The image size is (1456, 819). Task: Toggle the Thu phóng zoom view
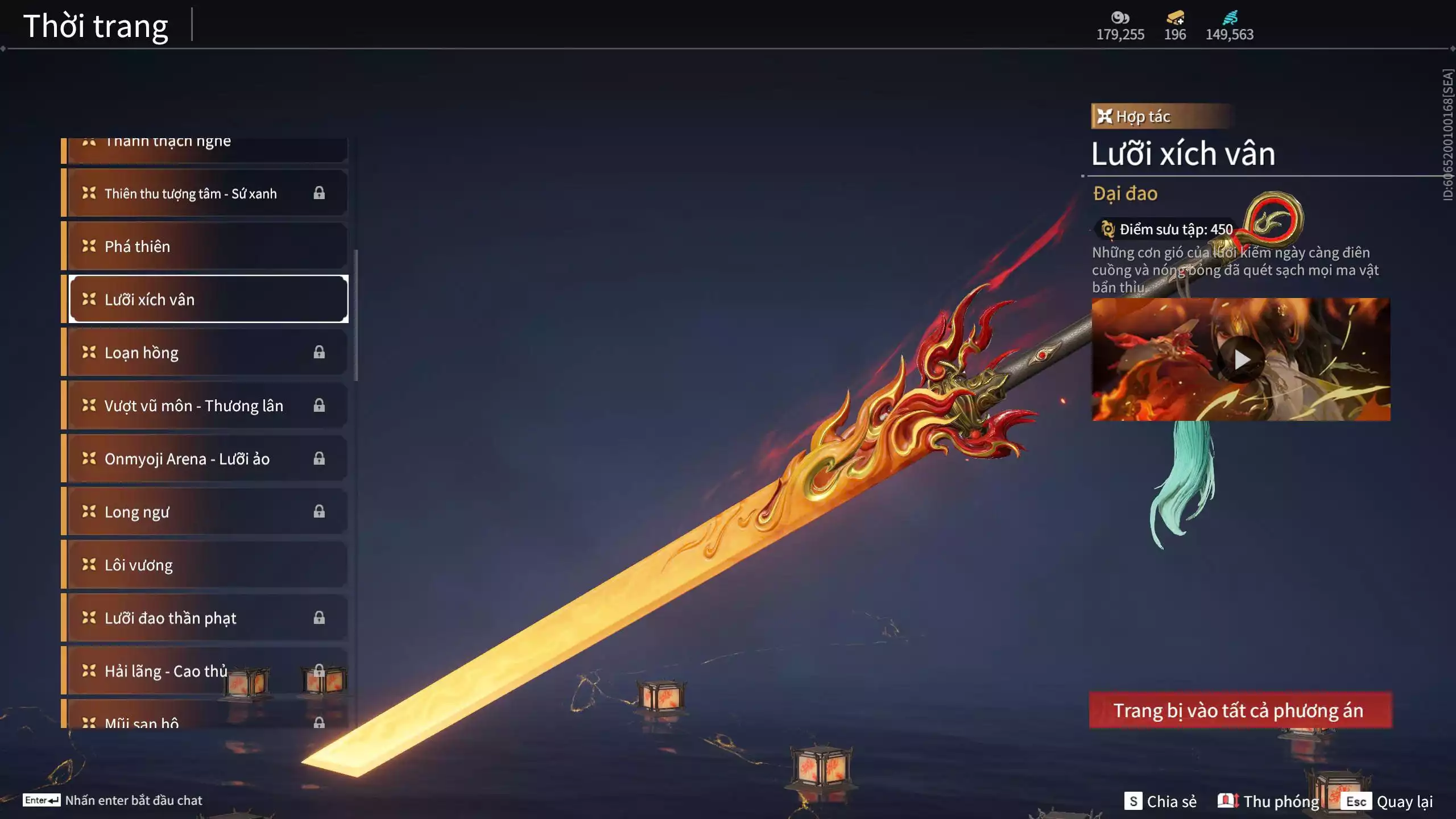point(1268,801)
